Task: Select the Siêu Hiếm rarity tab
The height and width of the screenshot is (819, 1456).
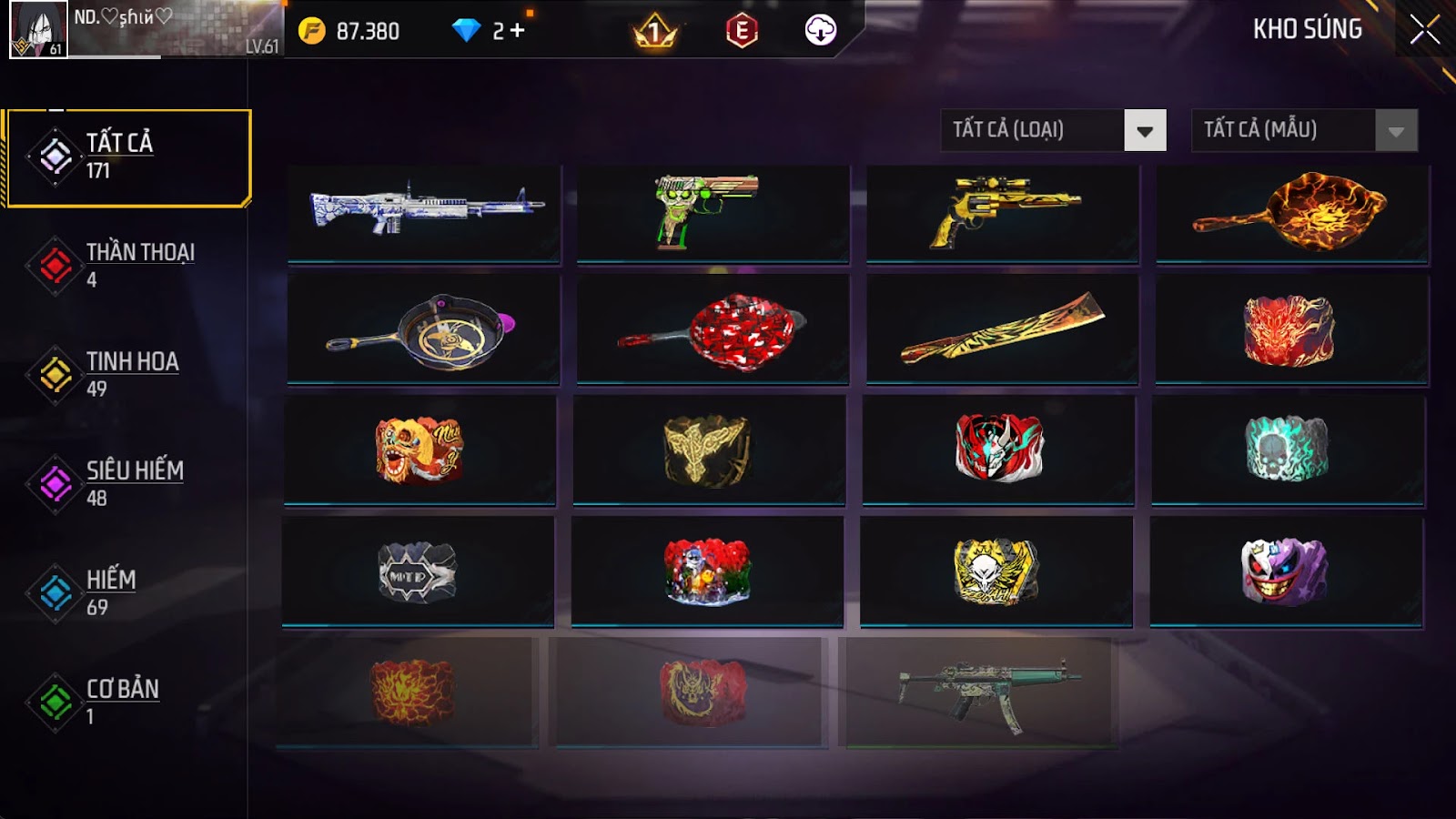Action: pyautogui.click(x=127, y=483)
